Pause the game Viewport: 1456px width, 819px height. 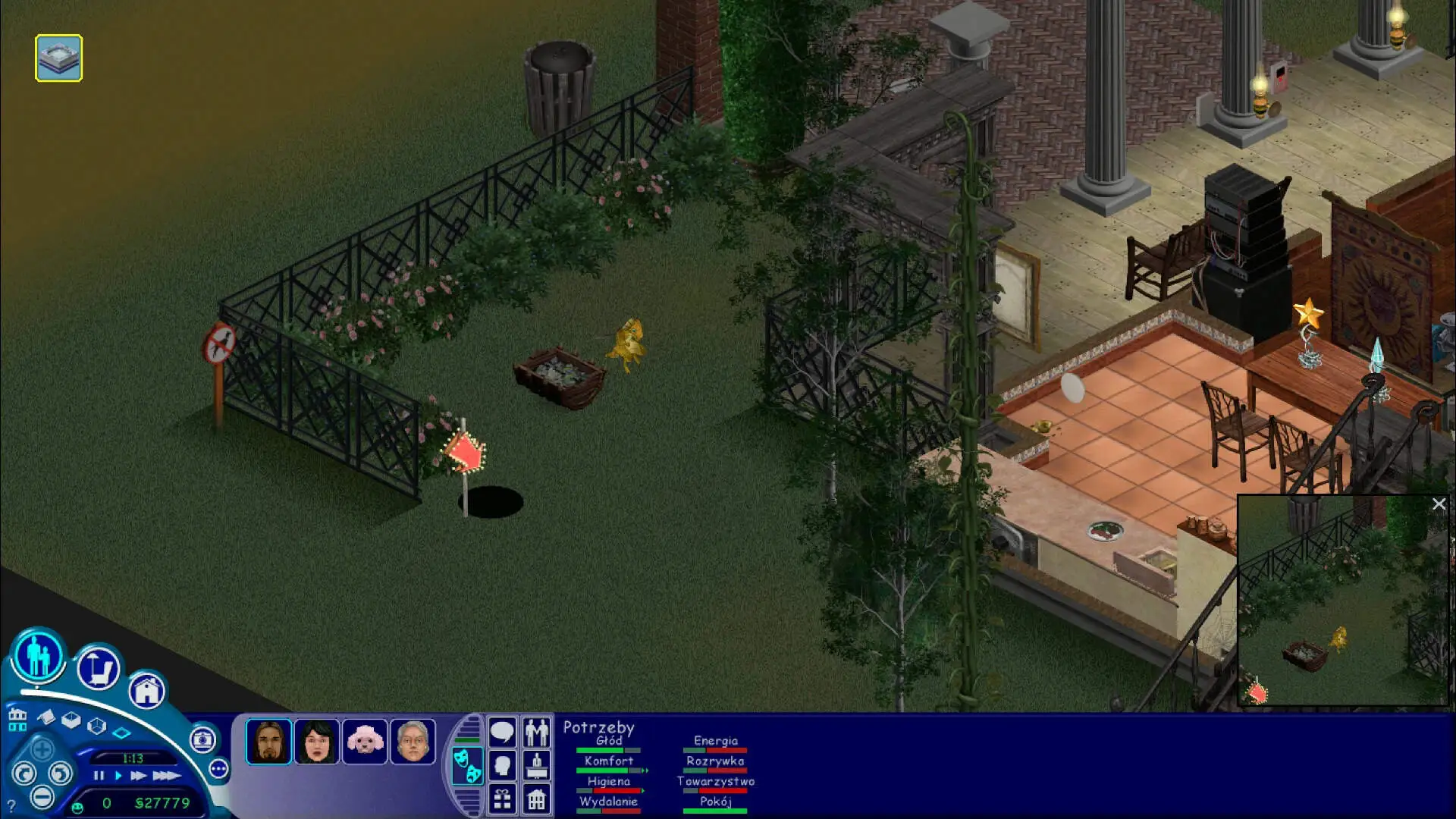pos(99,775)
